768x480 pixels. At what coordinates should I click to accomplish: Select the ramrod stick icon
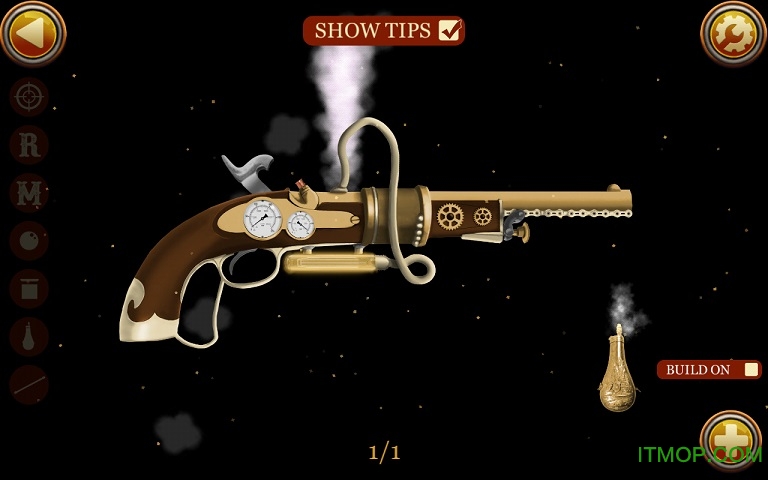(x=29, y=385)
